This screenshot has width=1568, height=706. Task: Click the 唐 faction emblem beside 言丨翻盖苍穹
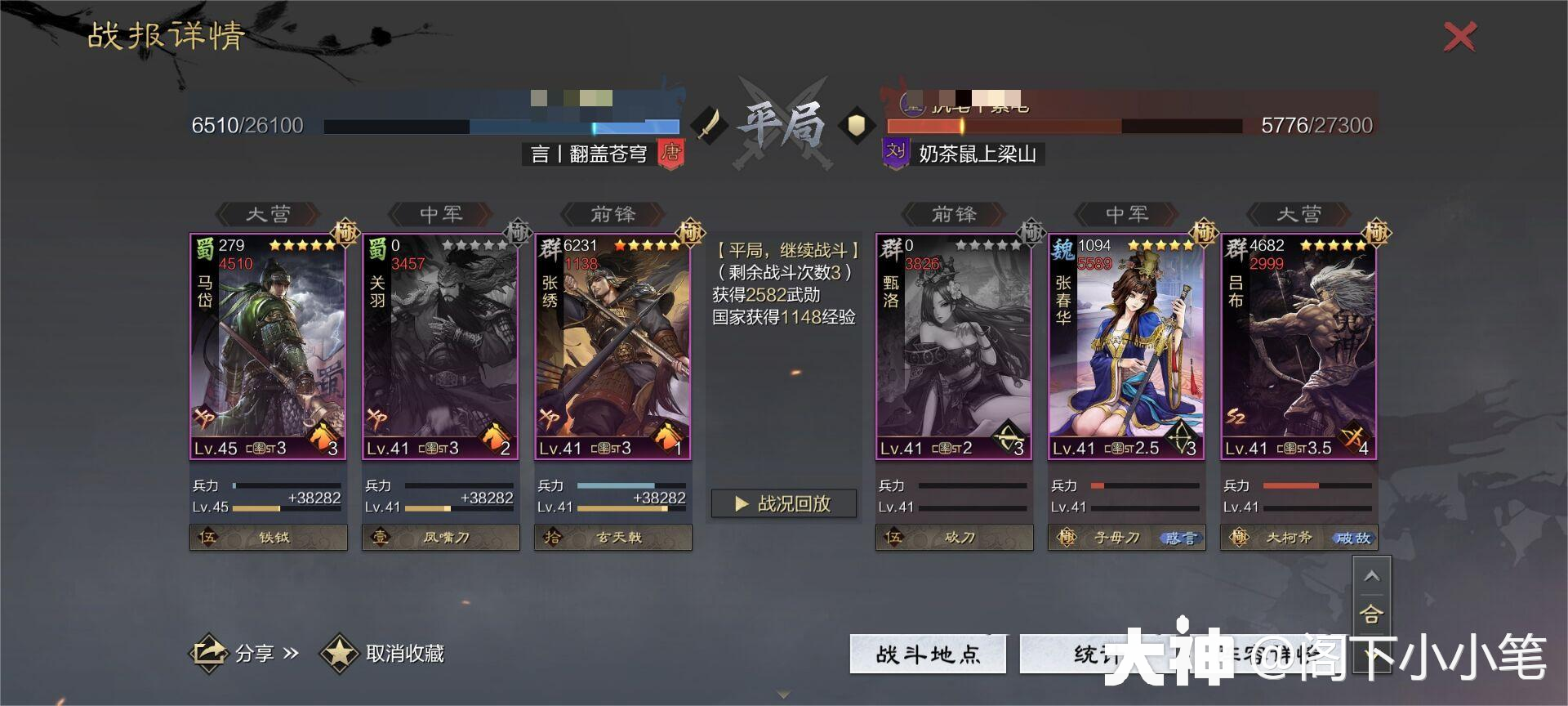tap(670, 153)
